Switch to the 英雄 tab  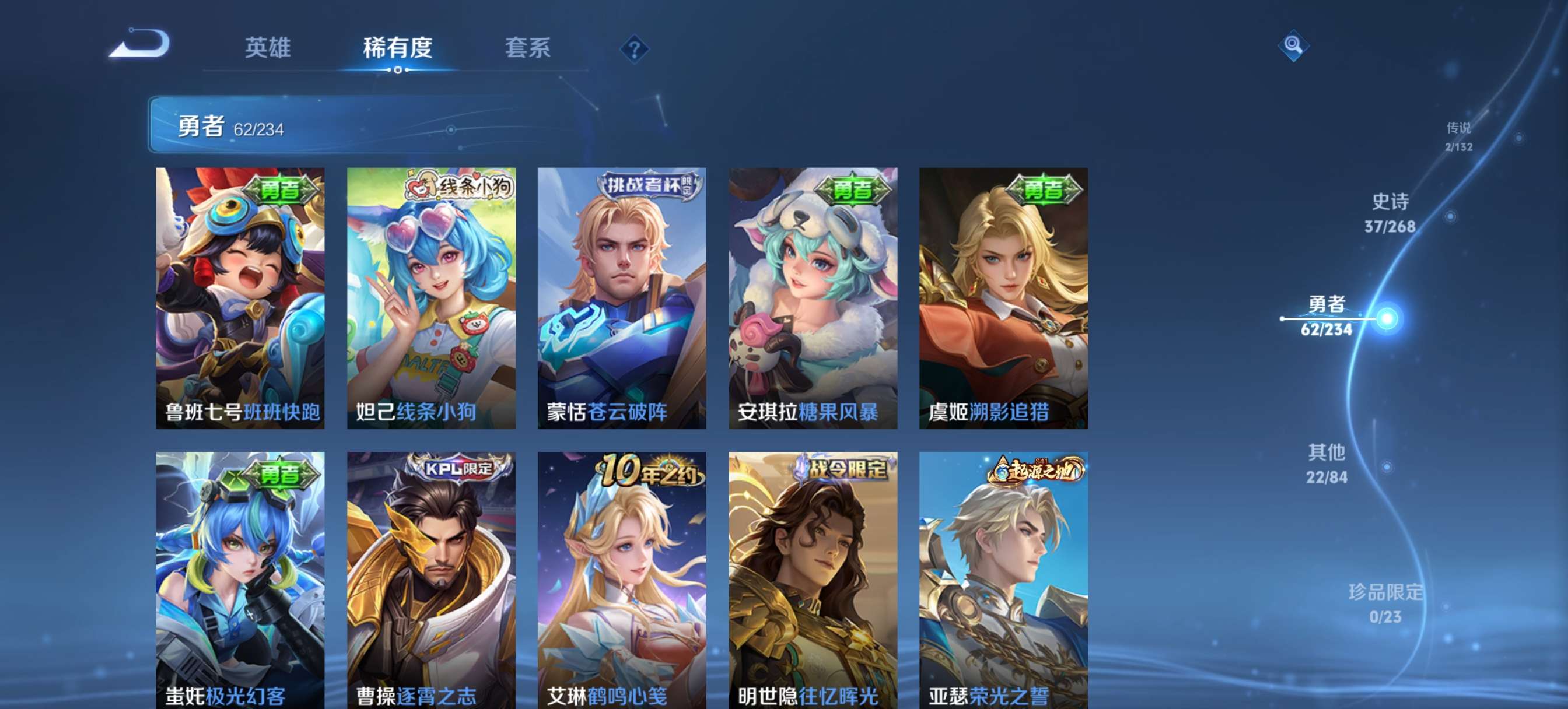click(x=268, y=47)
